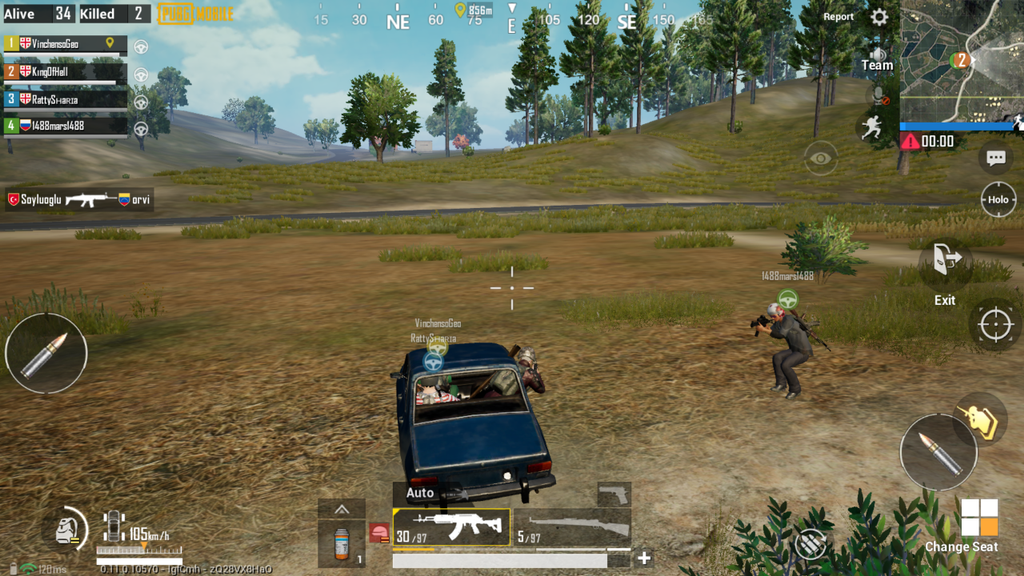Switch to the second rifle slot
The height and width of the screenshot is (576, 1024).
click(573, 528)
